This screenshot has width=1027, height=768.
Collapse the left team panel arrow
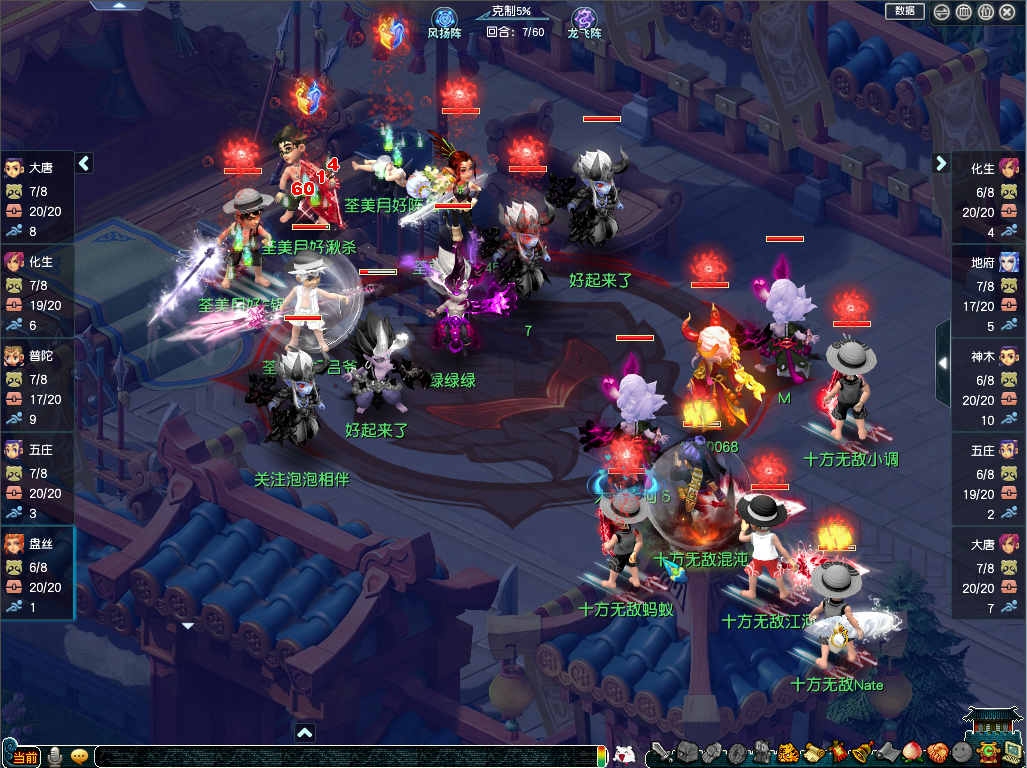pyautogui.click(x=84, y=163)
